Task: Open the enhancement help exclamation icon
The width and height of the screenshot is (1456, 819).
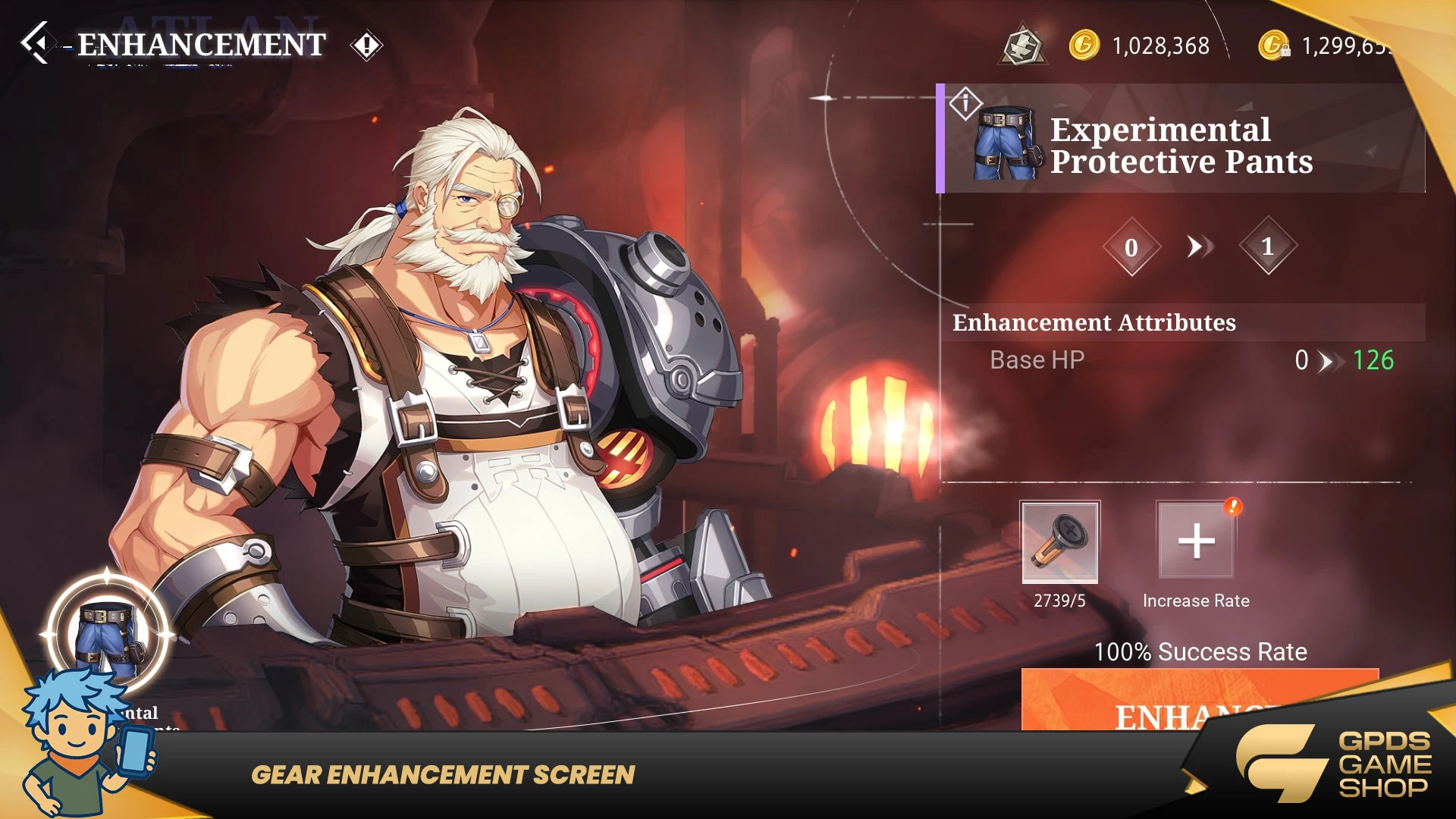Action: pos(366,45)
